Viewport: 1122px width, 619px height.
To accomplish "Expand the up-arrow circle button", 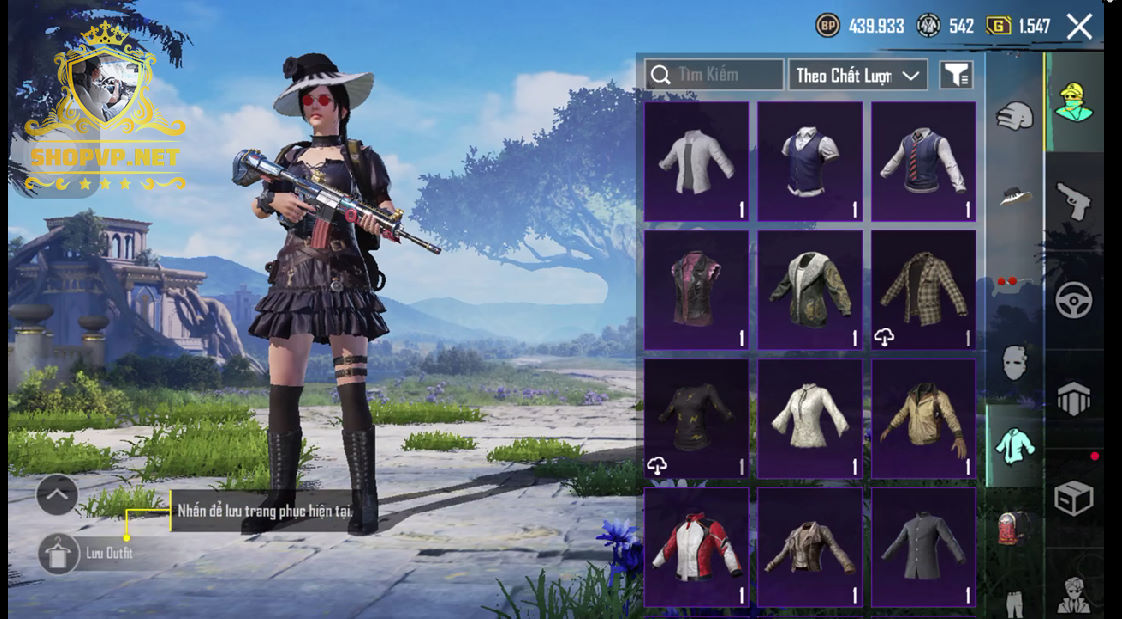I will click(x=57, y=494).
